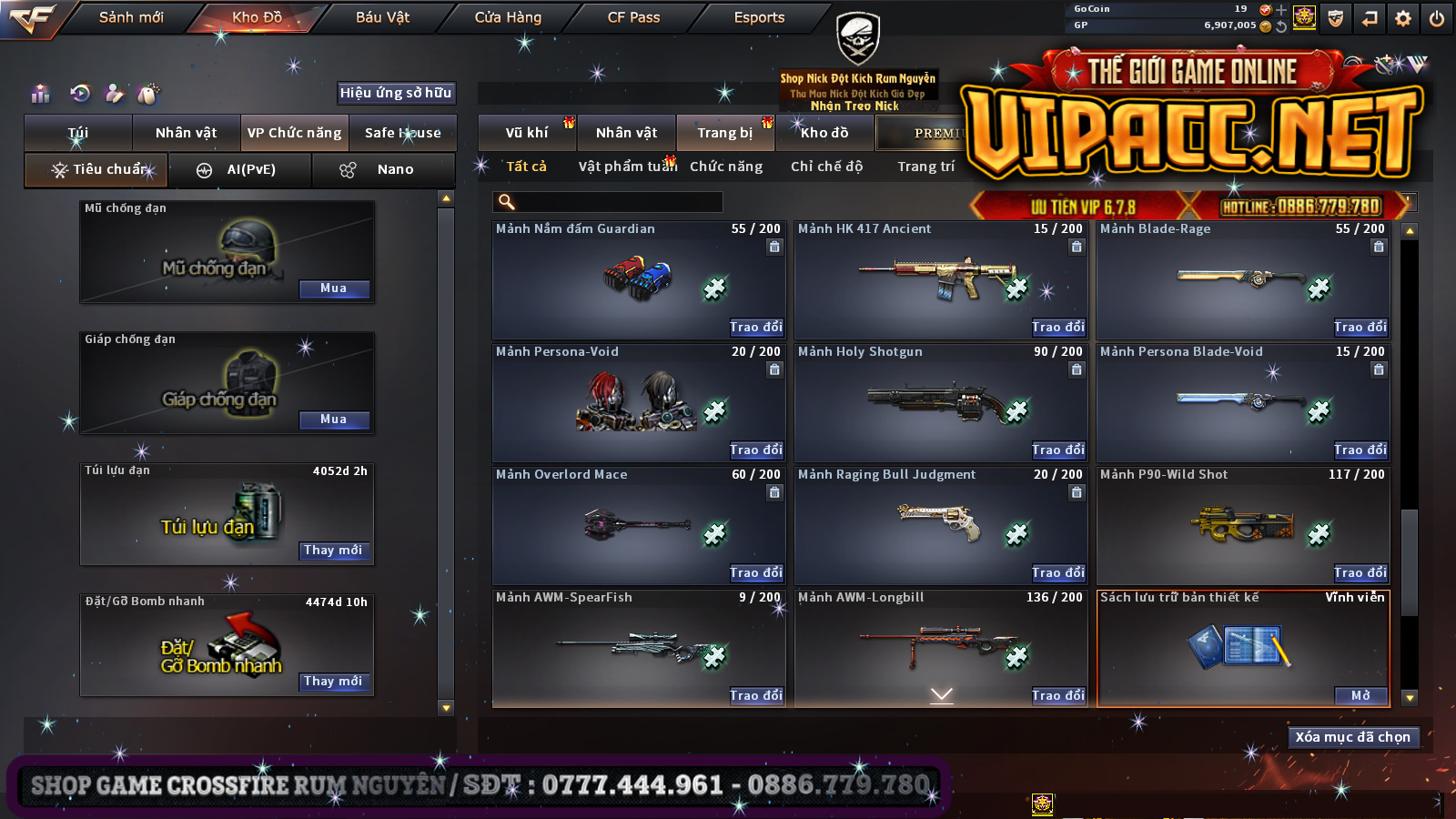Click Xóa mục đã chọn button
The image size is (1456, 819).
(x=1352, y=737)
